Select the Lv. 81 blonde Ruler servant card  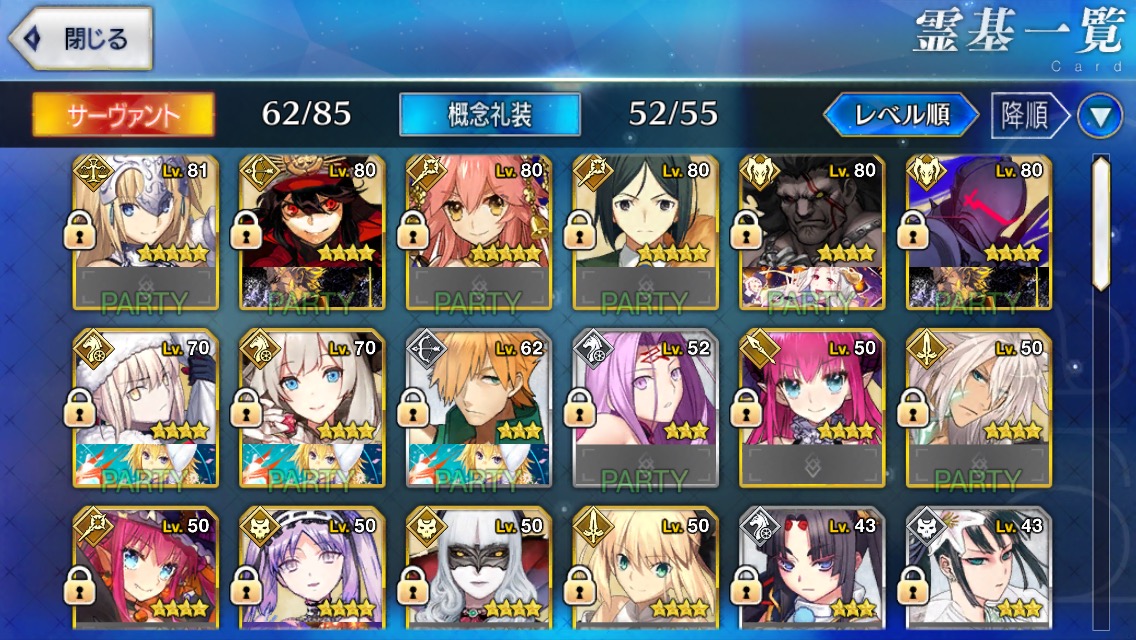point(146,232)
